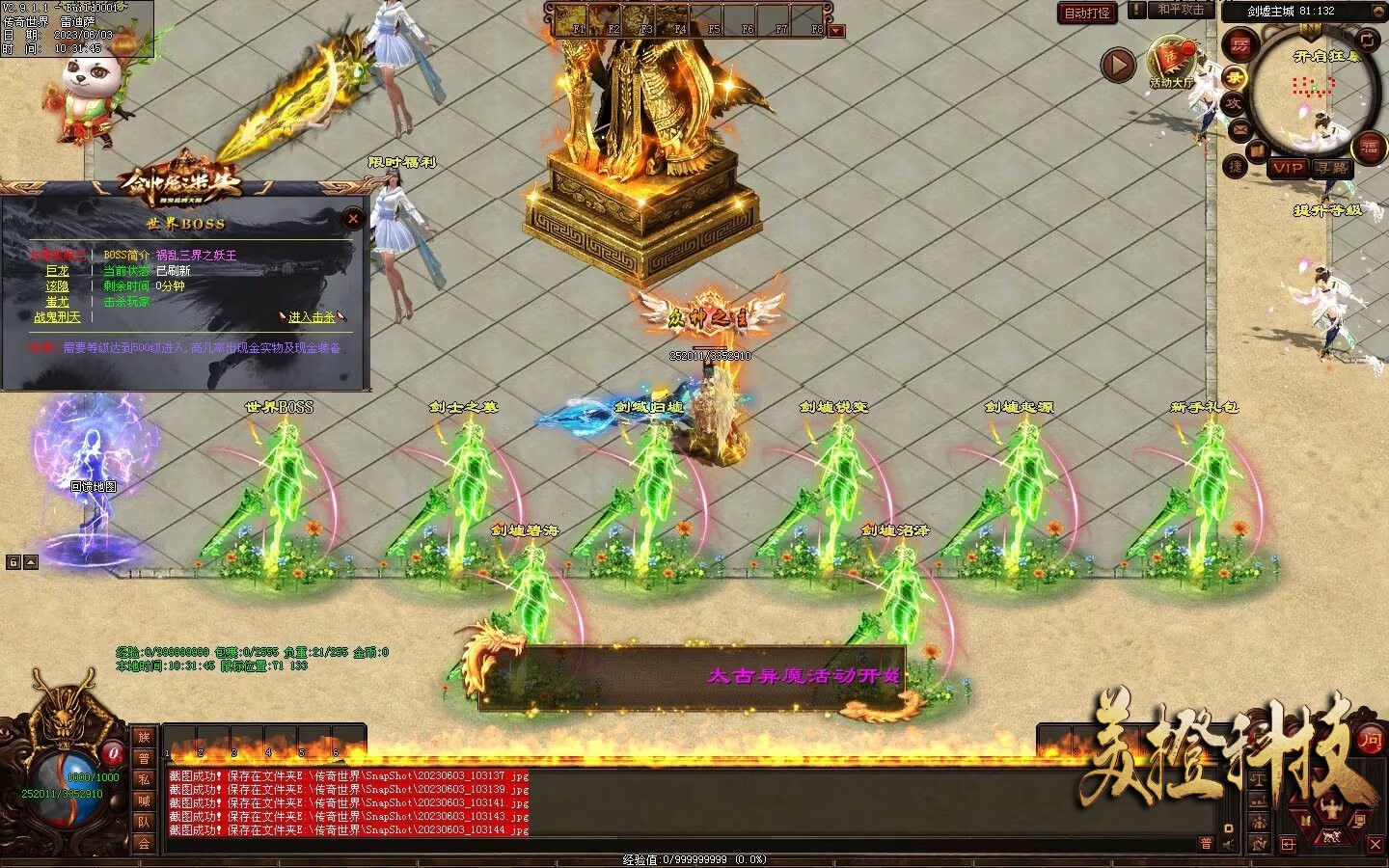Click the round play arrow button
This screenshot has height=868, width=1389.
point(1118,66)
